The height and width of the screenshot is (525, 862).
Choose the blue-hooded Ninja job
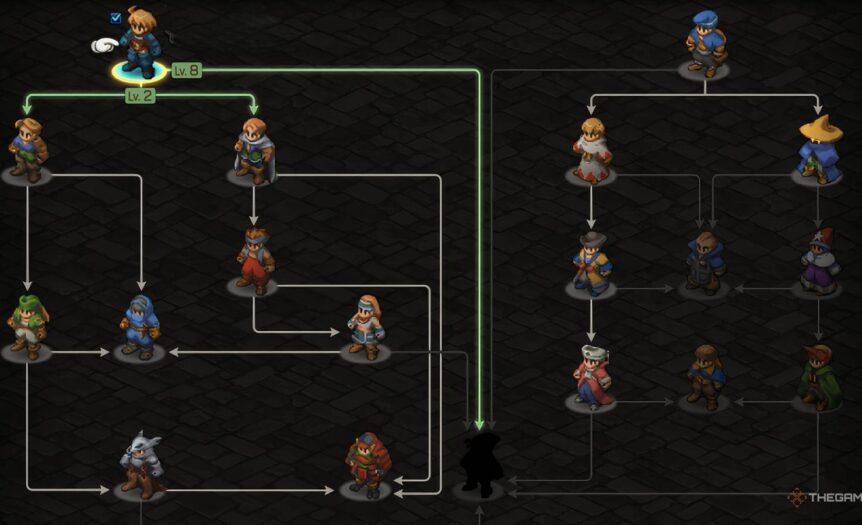tap(139, 326)
